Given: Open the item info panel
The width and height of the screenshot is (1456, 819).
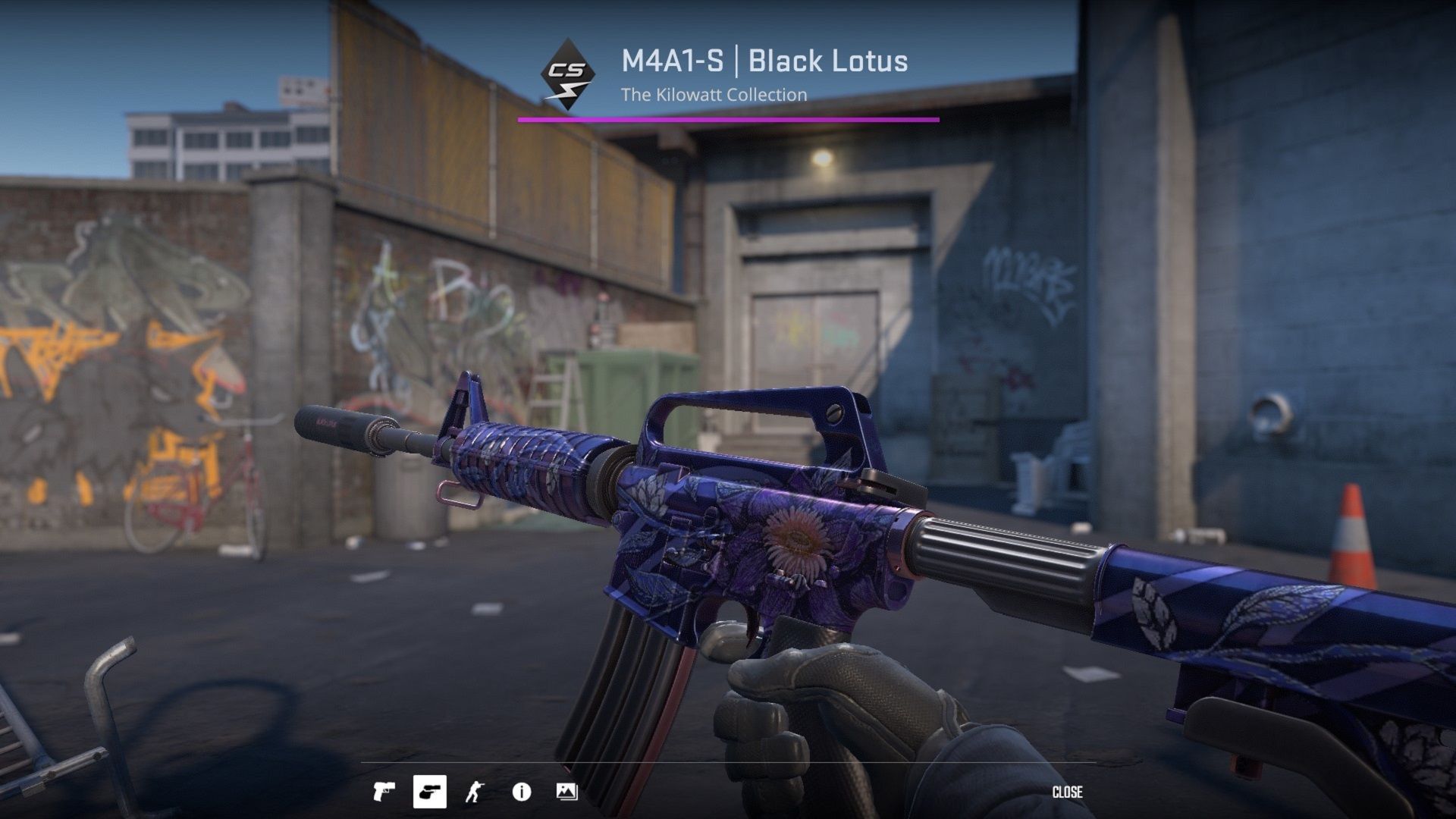Looking at the screenshot, I should 521,792.
